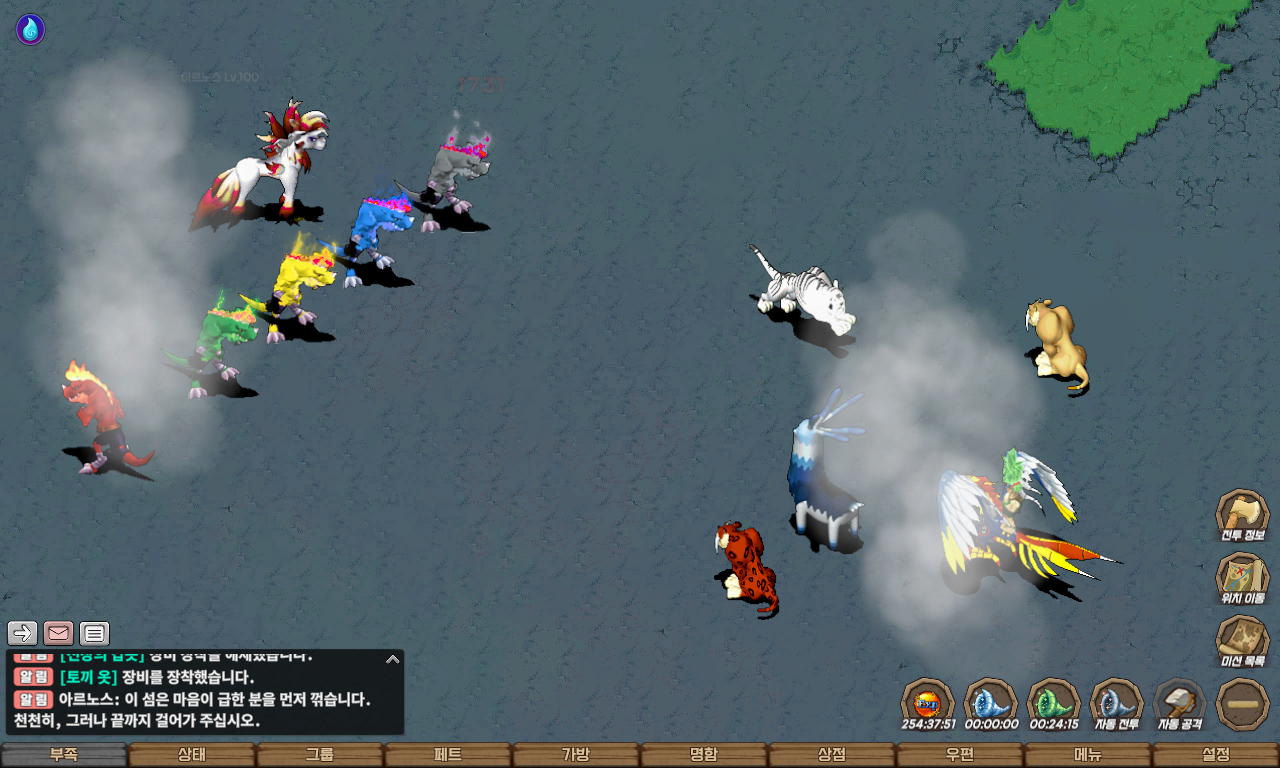
Task: Open 위치 이동 location move map icon
Action: coord(1242,577)
